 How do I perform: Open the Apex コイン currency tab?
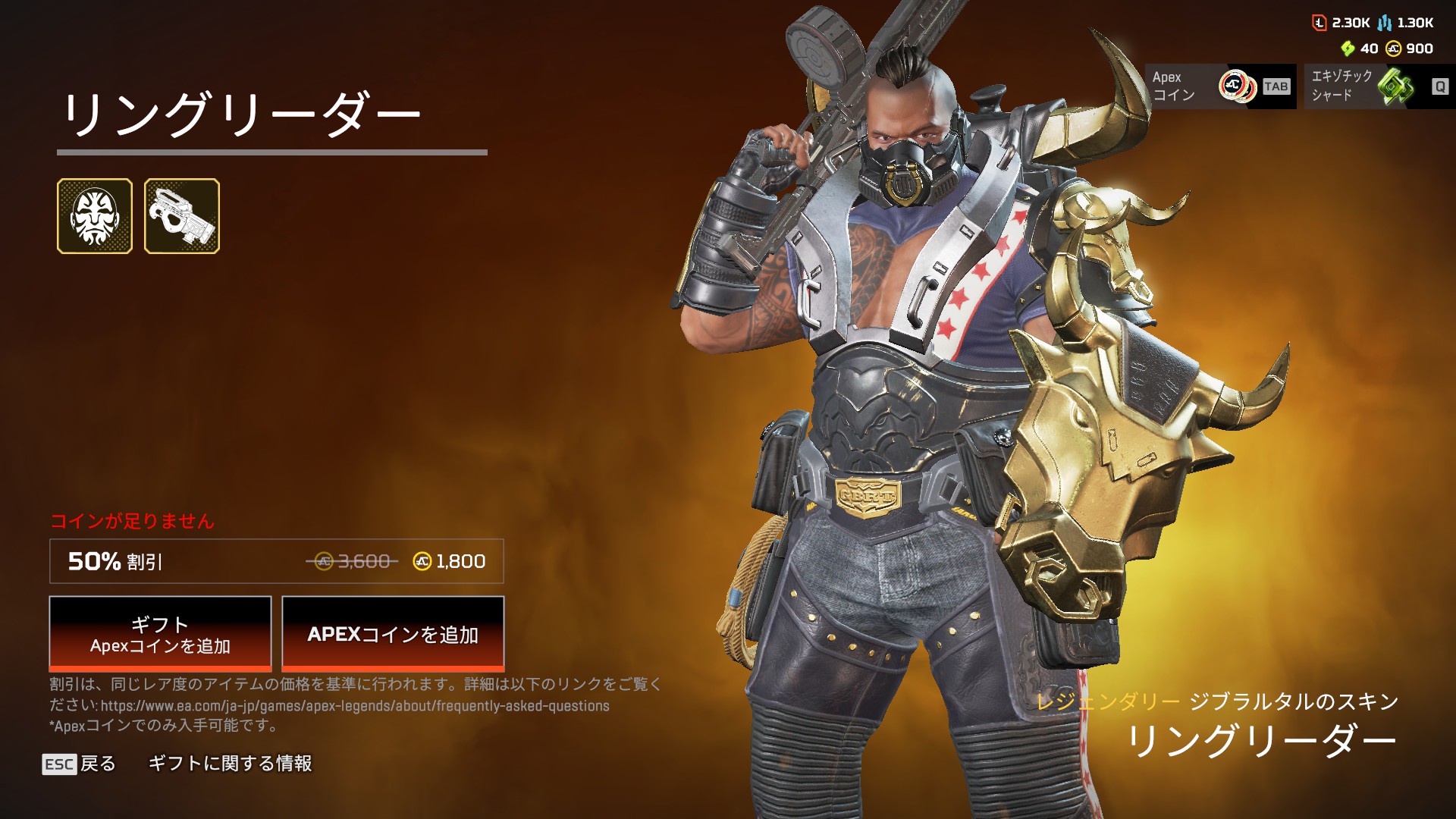[1219, 86]
